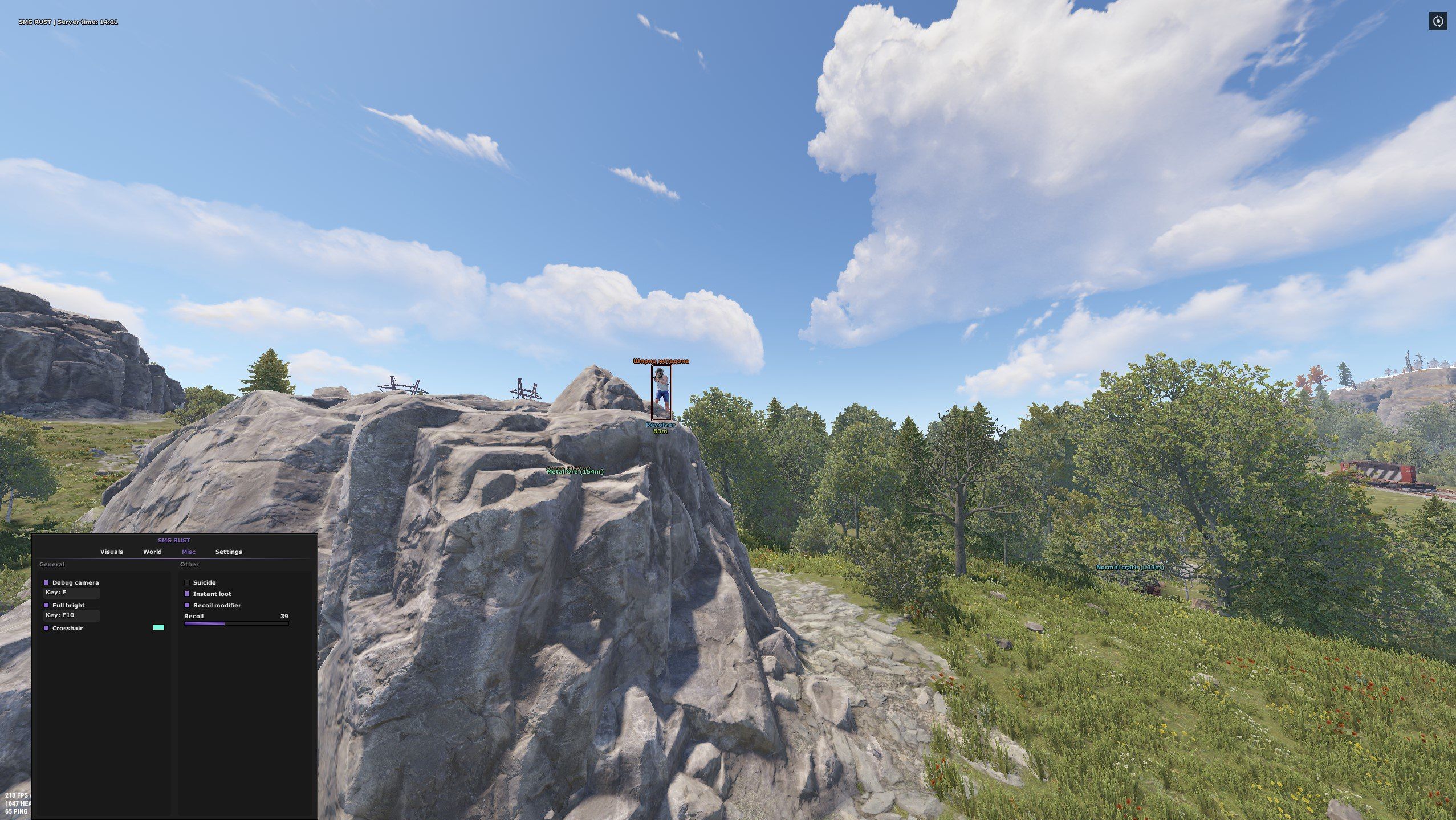Open the World tab
This screenshot has width=1456, height=820.
[152, 552]
